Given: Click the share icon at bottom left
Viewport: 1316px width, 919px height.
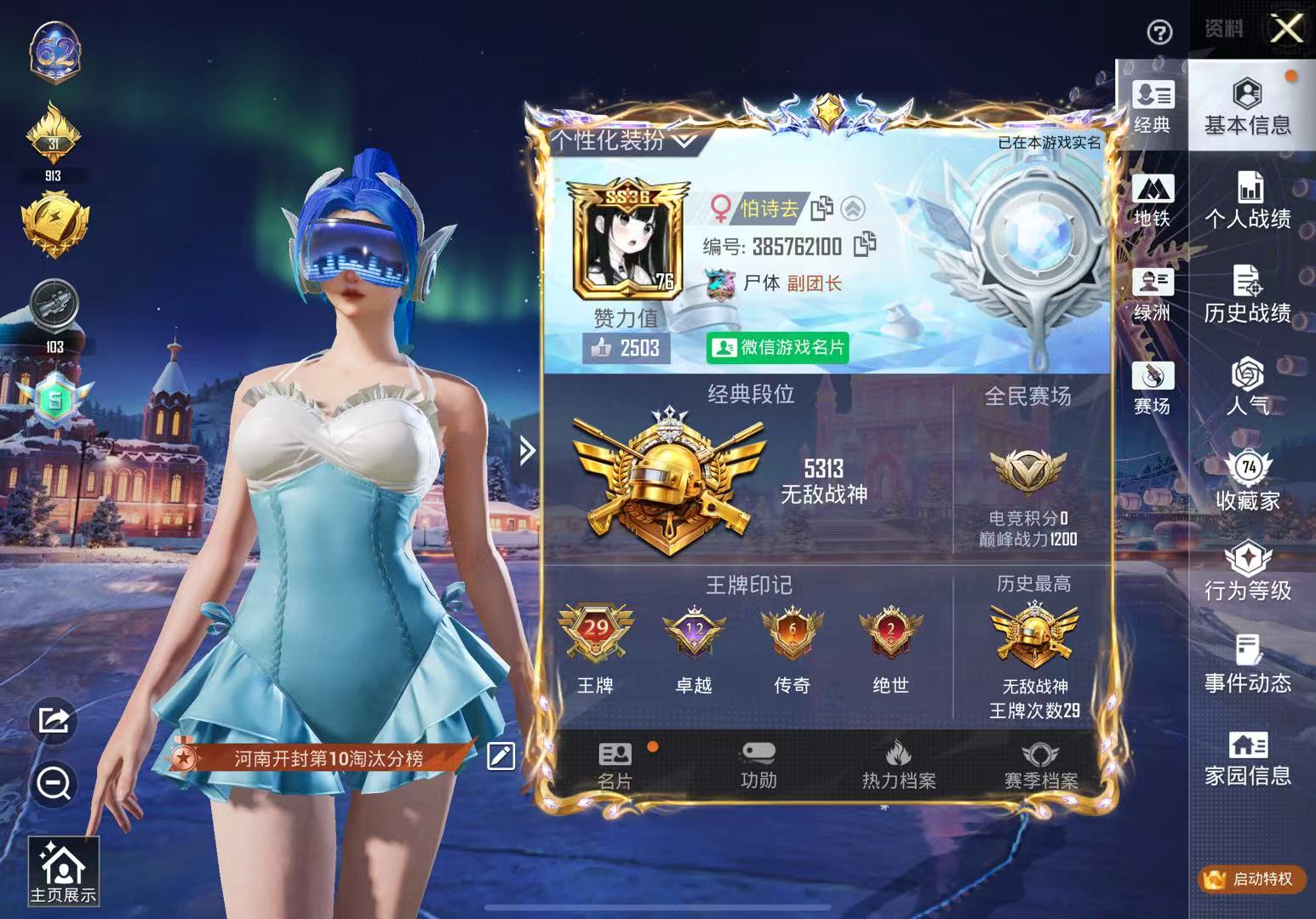Looking at the screenshot, I should [x=54, y=720].
